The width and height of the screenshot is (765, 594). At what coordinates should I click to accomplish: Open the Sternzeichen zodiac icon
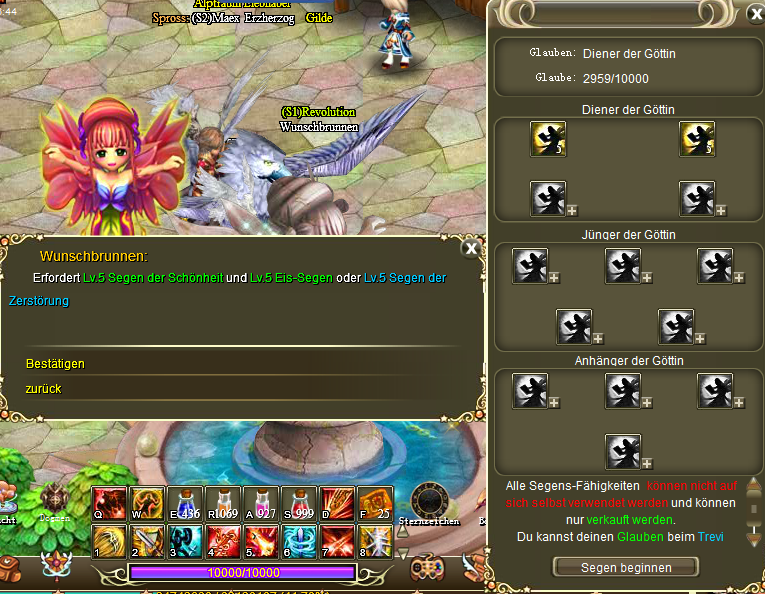coord(429,502)
